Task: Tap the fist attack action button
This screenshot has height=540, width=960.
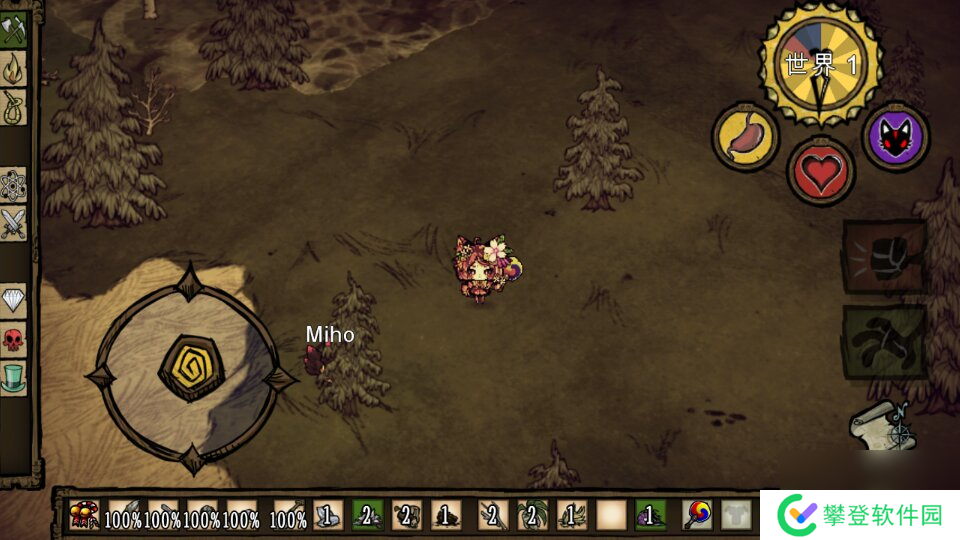Action: (x=884, y=256)
